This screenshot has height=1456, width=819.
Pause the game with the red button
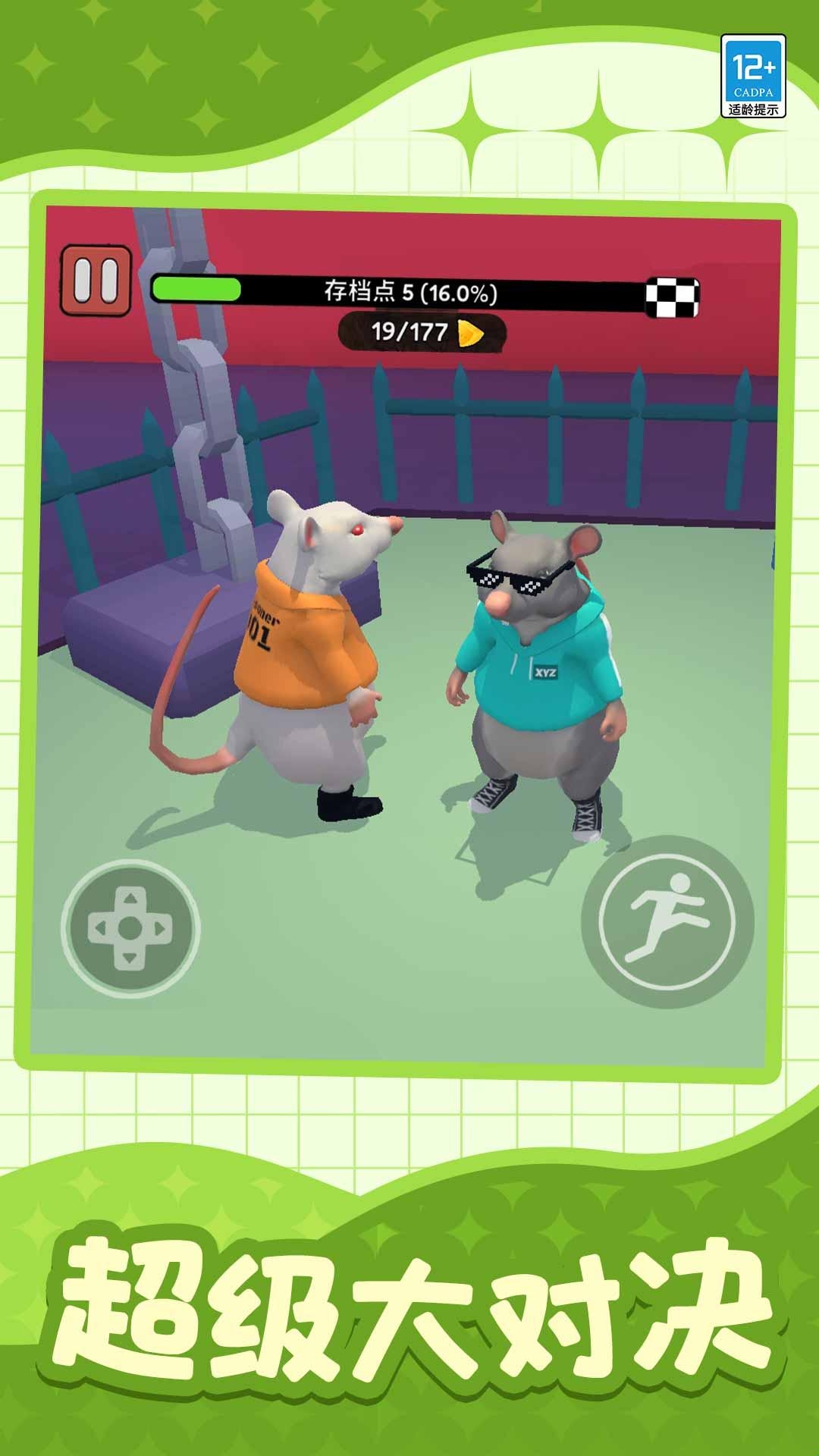[x=96, y=279]
